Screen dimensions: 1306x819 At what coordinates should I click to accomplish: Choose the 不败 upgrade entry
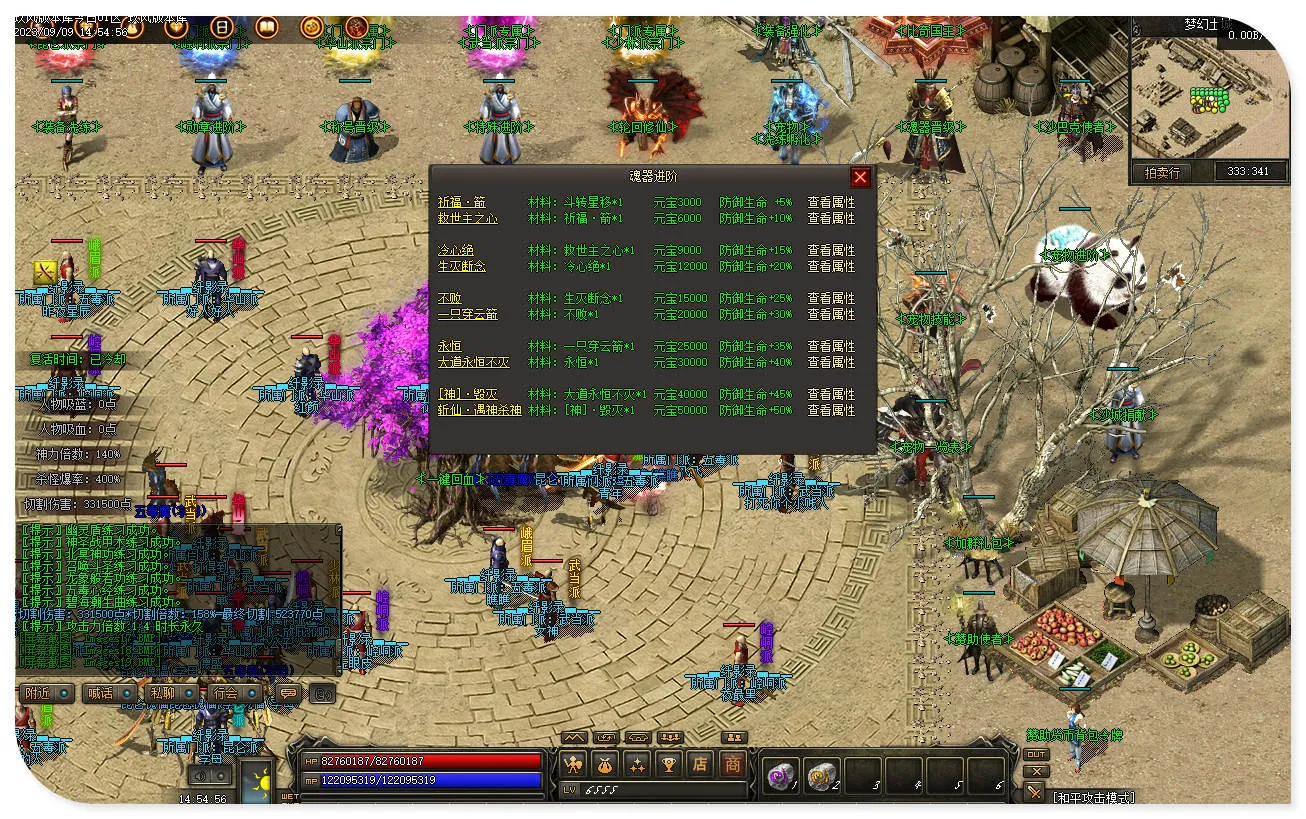point(449,298)
